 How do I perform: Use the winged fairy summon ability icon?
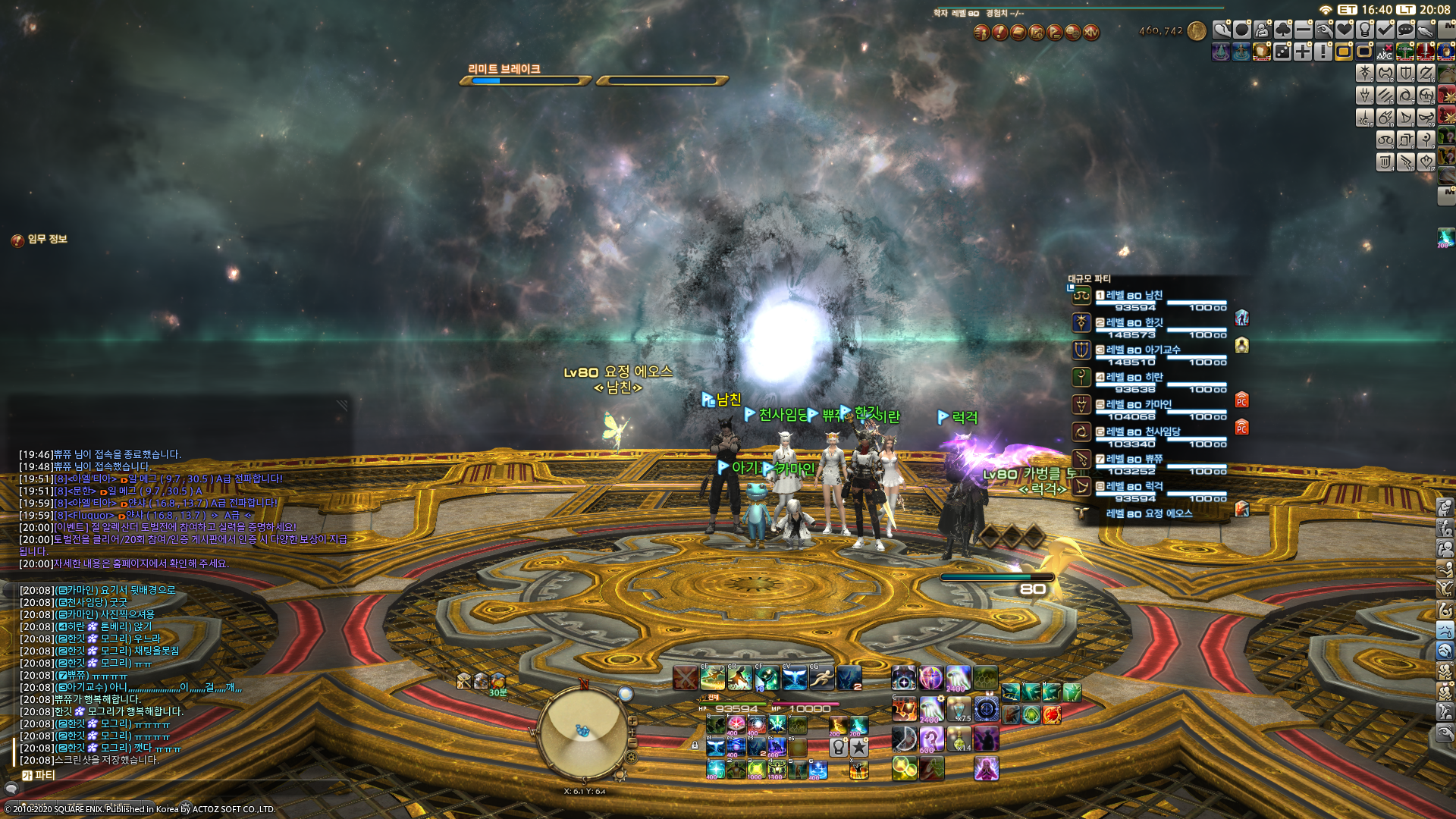point(794,677)
